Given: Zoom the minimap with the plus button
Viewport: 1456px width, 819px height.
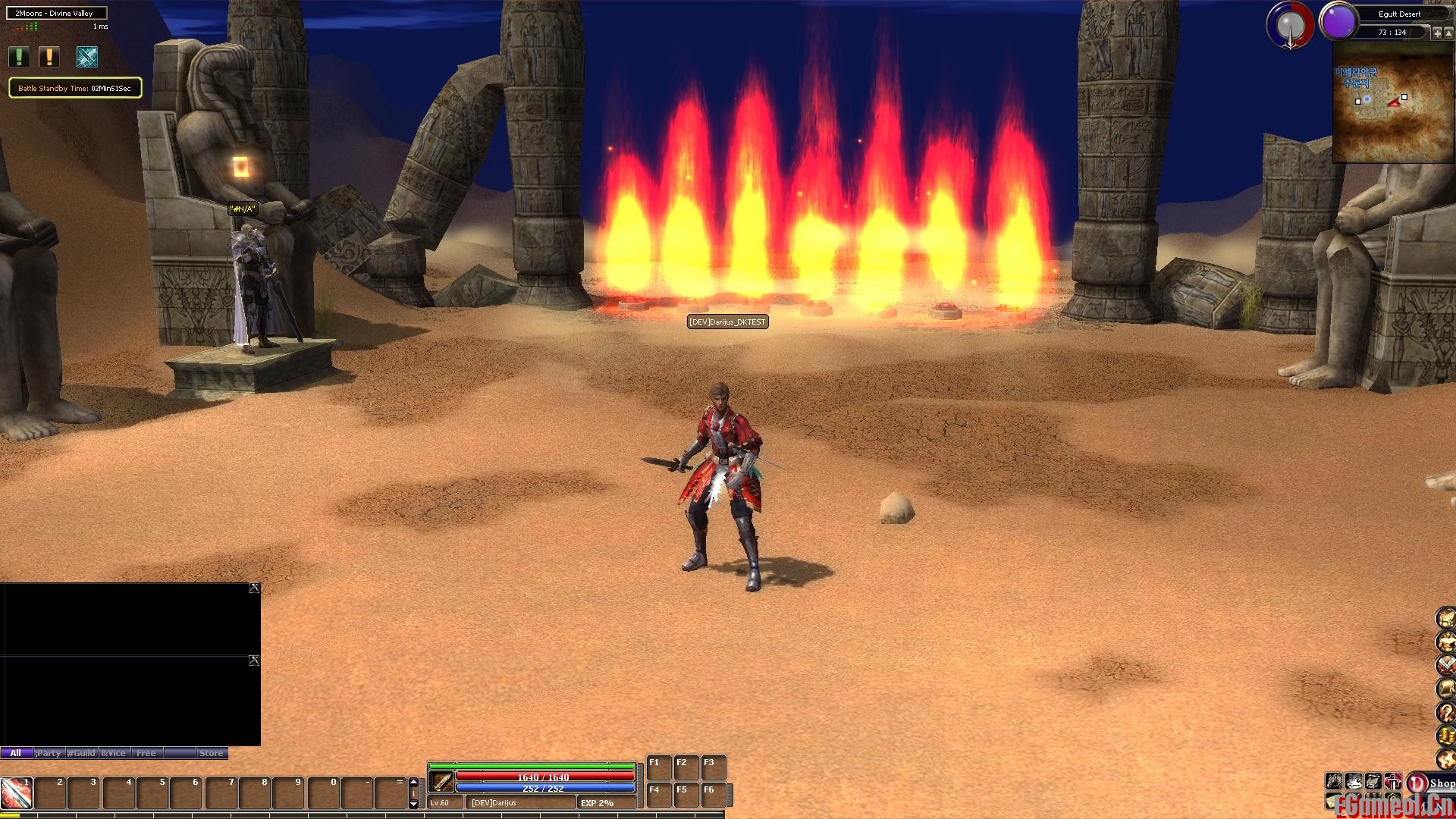Looking at the screenshot, I should (1437, 33).
